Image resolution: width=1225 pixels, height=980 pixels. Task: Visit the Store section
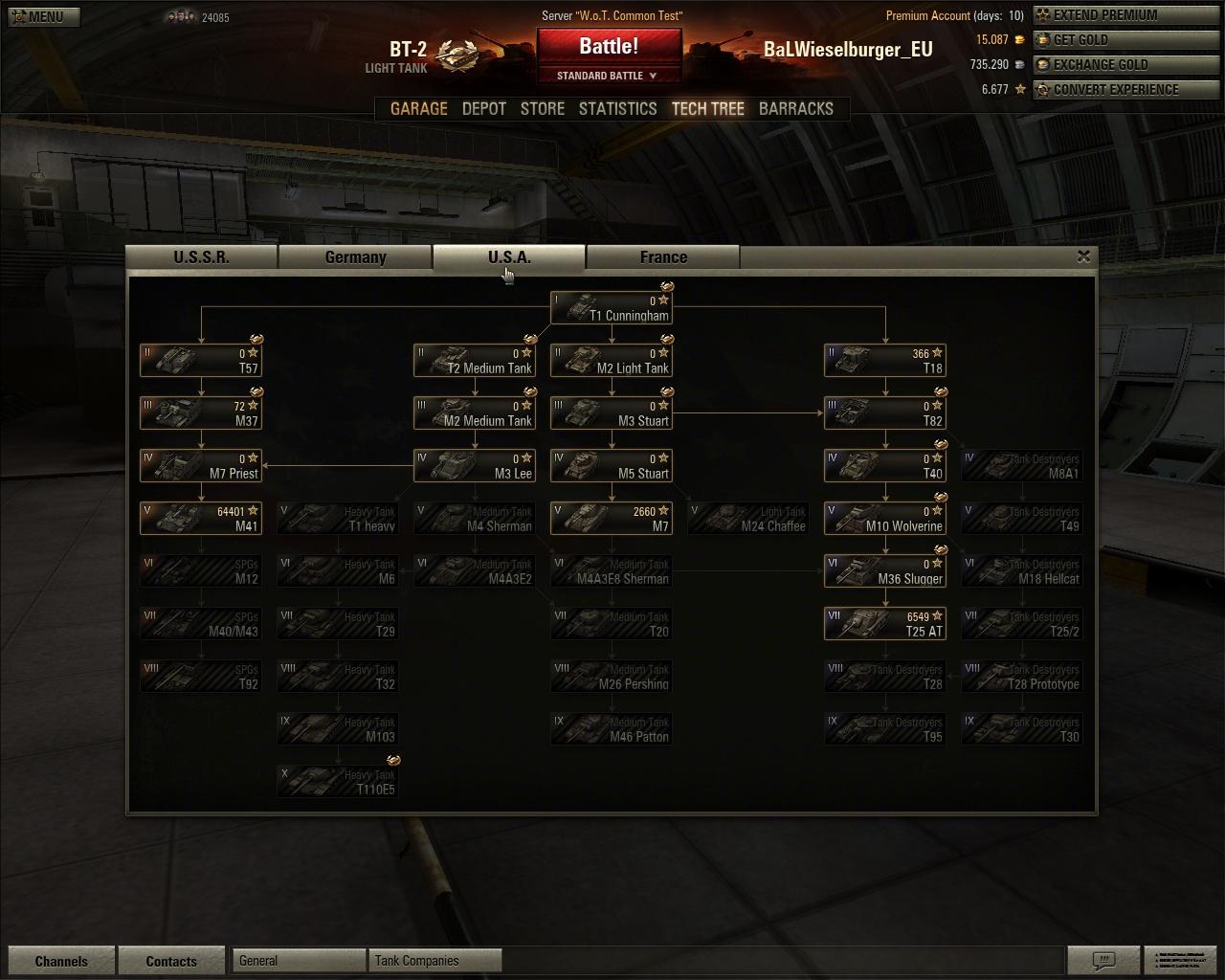pyautogui.click(x=543, y=109)
